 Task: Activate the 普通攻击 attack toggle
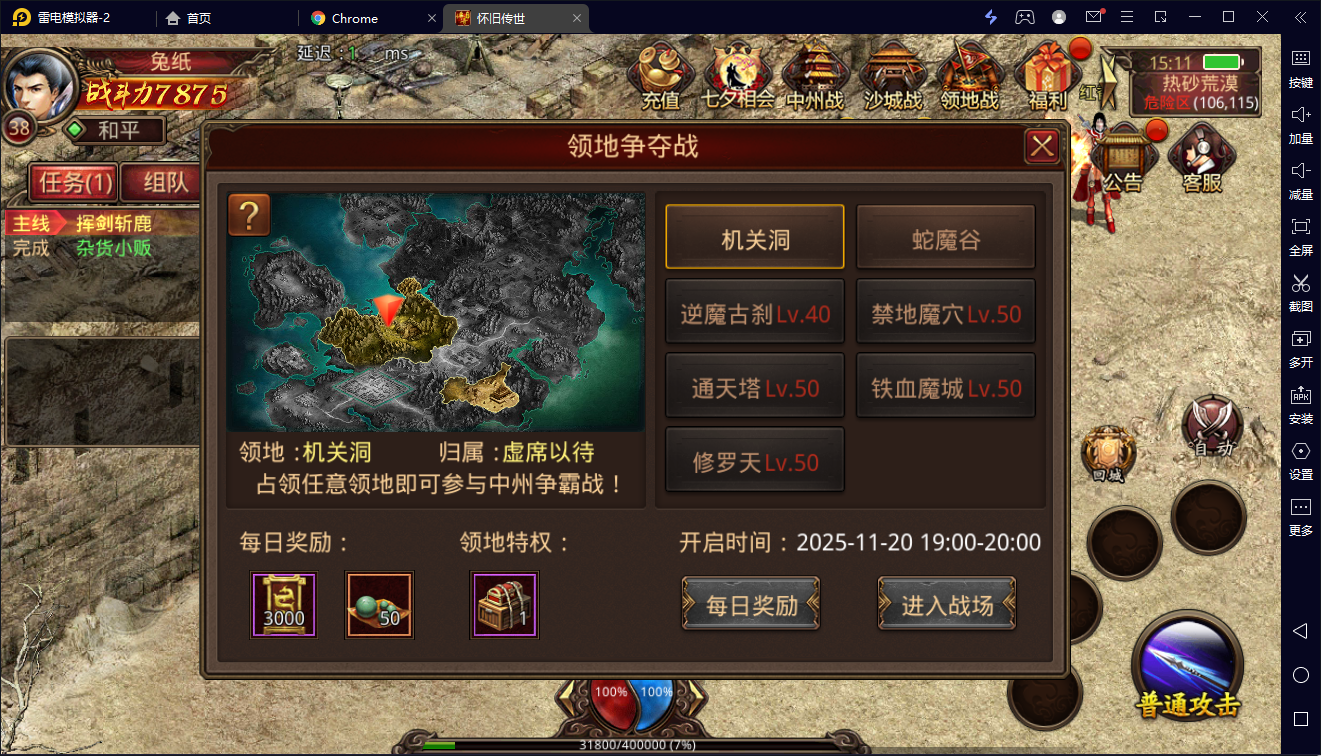coord(1188,670)
